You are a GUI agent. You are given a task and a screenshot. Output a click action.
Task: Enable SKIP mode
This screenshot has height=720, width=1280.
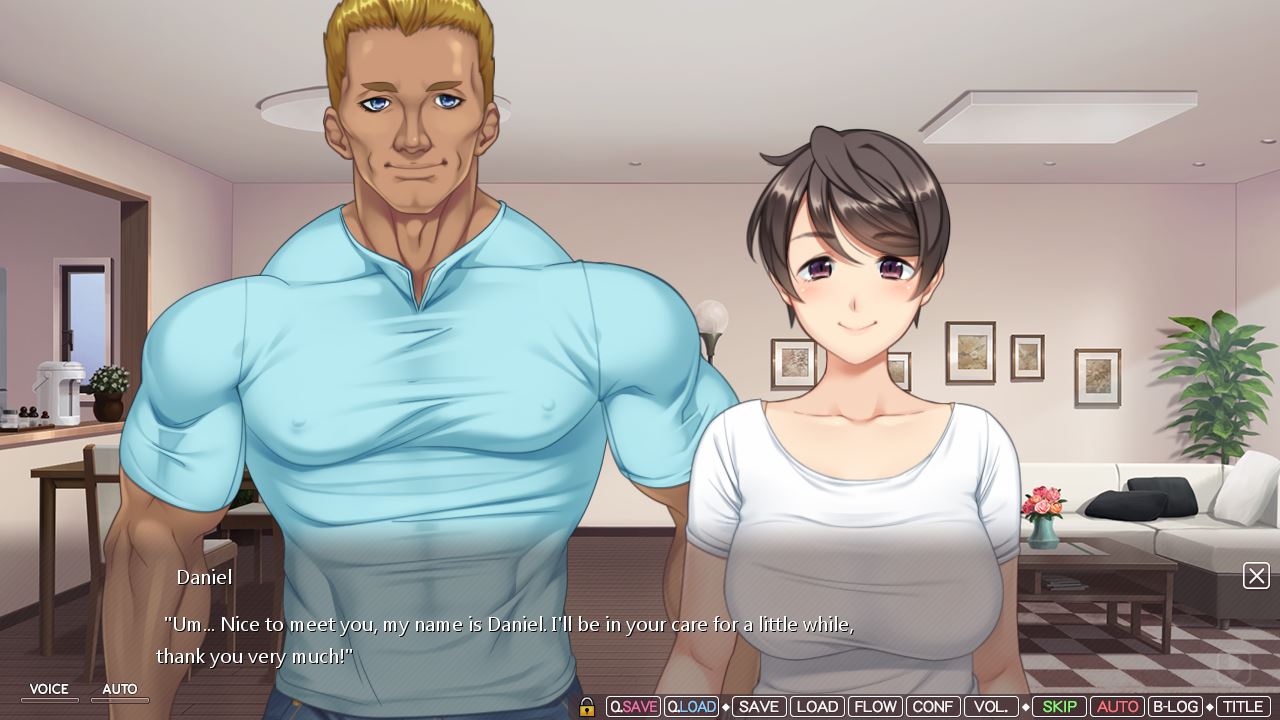(x=1059, y=706)
